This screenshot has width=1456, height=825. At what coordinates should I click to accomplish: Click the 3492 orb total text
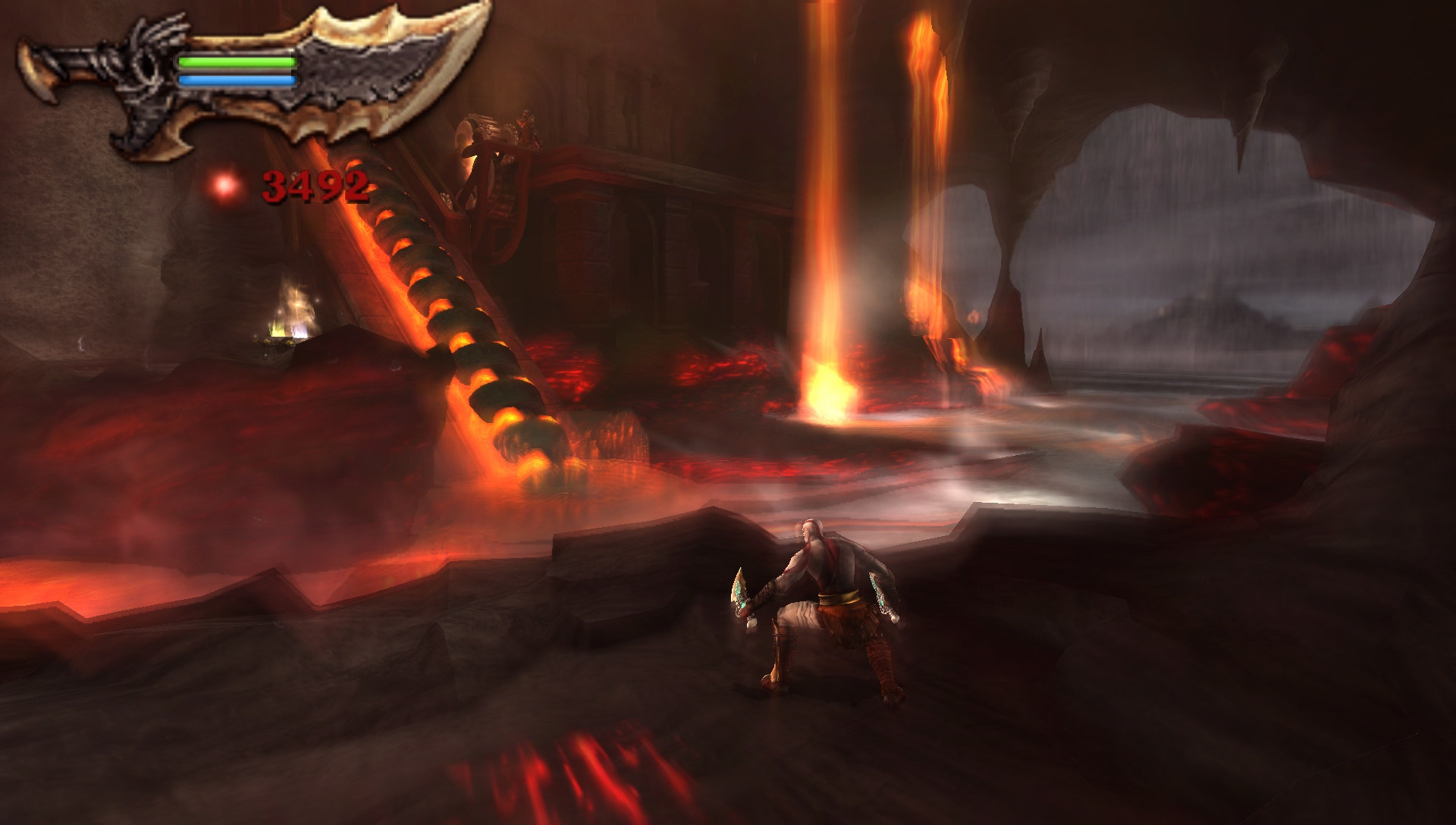click(315, 184)
